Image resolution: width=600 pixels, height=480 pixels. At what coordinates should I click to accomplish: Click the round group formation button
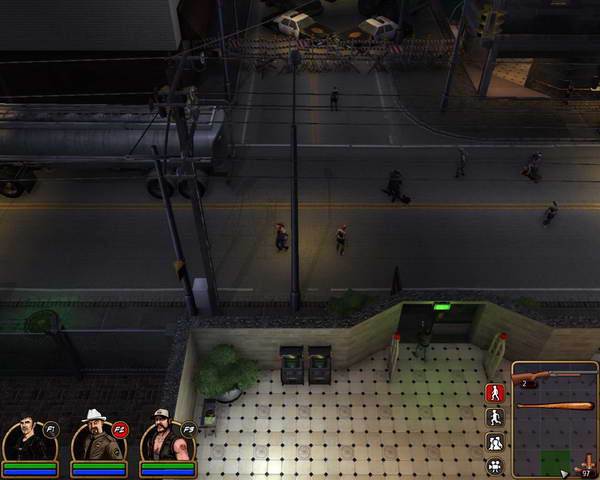coord(494,465)
